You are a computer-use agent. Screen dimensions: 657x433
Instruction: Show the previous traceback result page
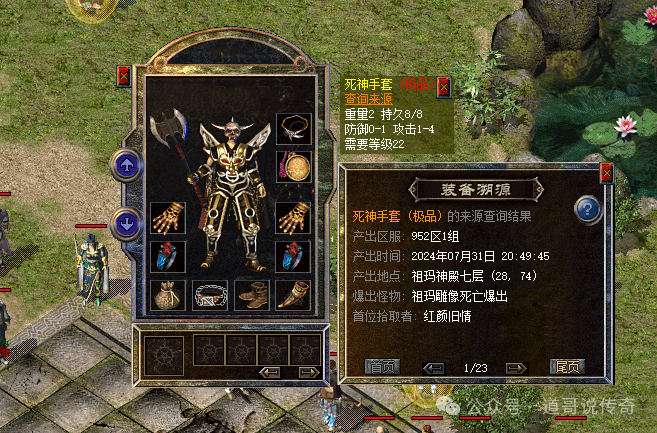(x=433, y=367)
